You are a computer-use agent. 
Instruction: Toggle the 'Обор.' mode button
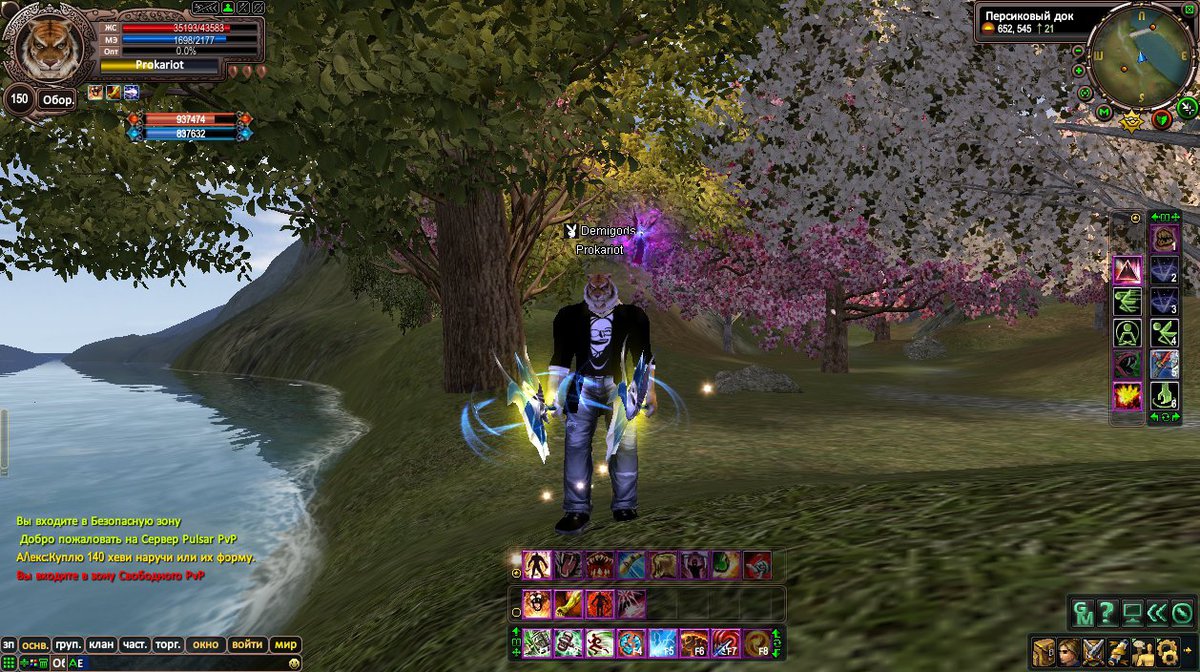click(55, 100)
